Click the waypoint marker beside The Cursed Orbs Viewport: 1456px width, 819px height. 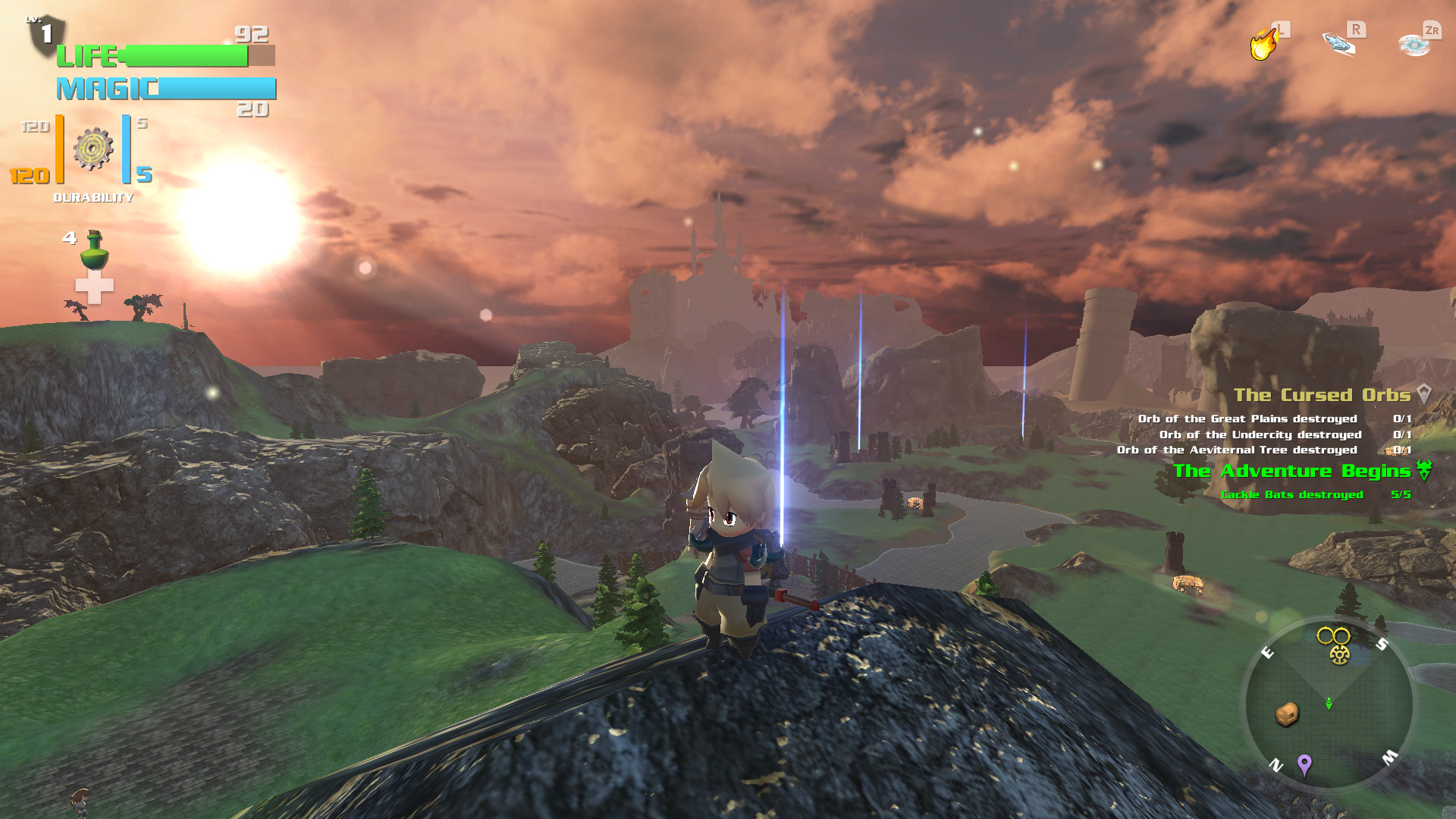point(1426,394)
